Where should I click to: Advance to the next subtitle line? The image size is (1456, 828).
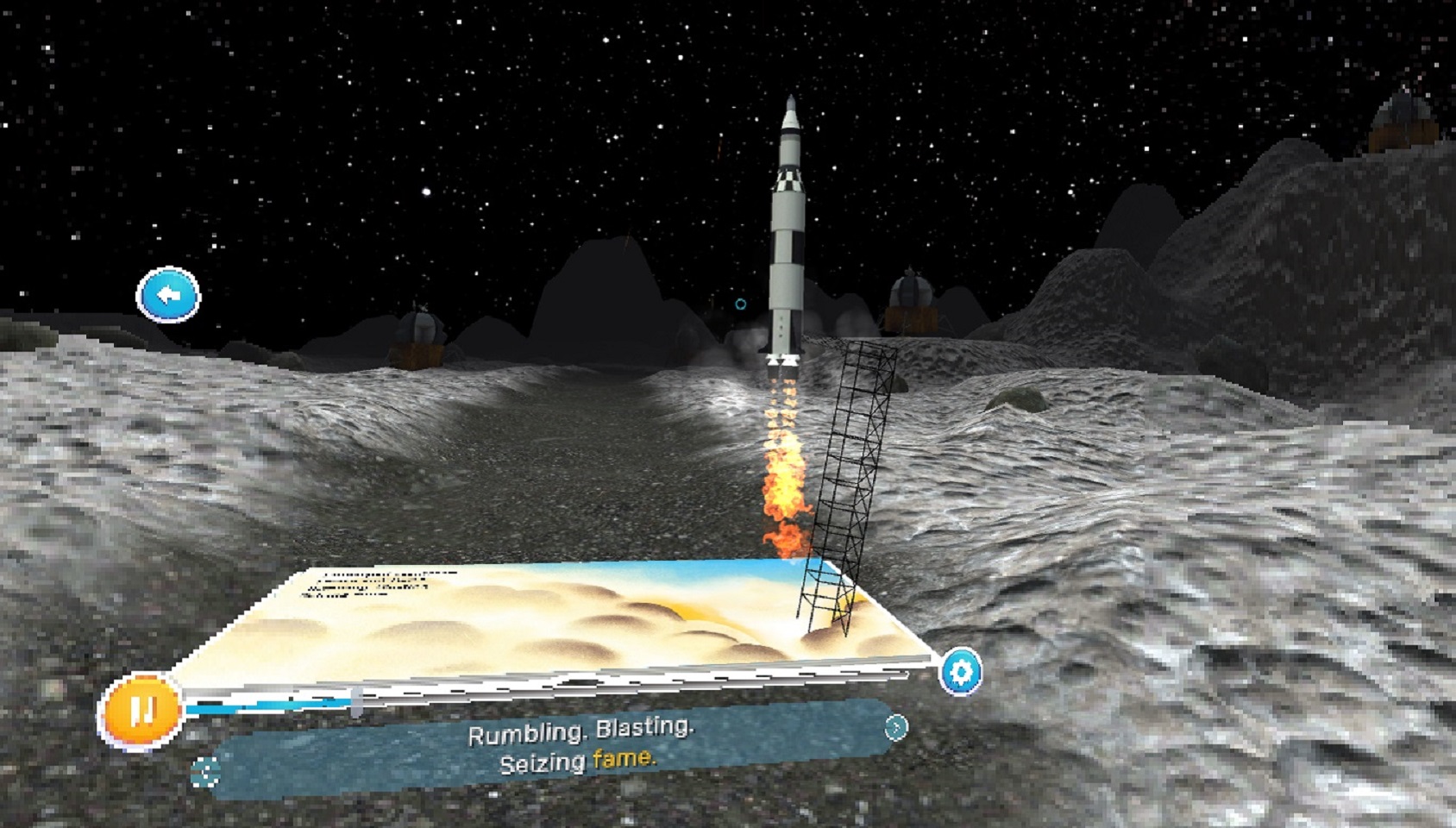tap(896, 728)
